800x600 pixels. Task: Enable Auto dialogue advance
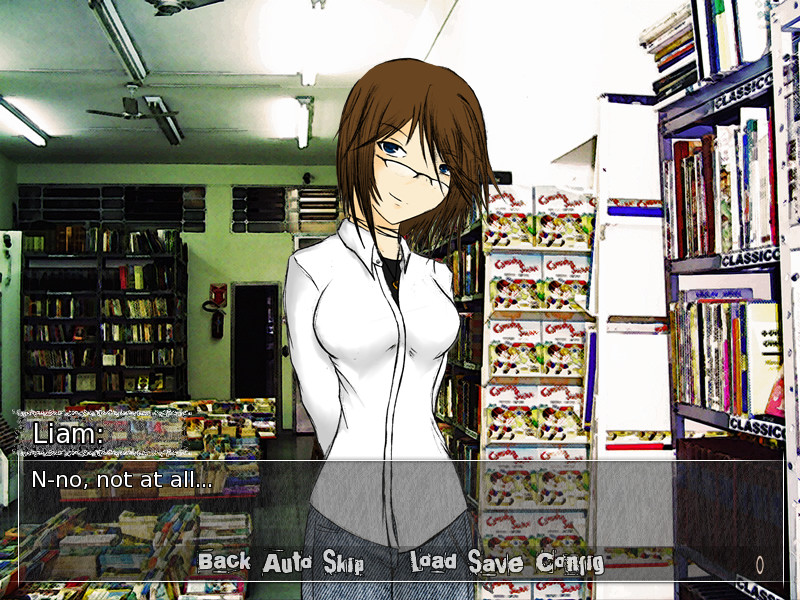click(x=288, y=563)
